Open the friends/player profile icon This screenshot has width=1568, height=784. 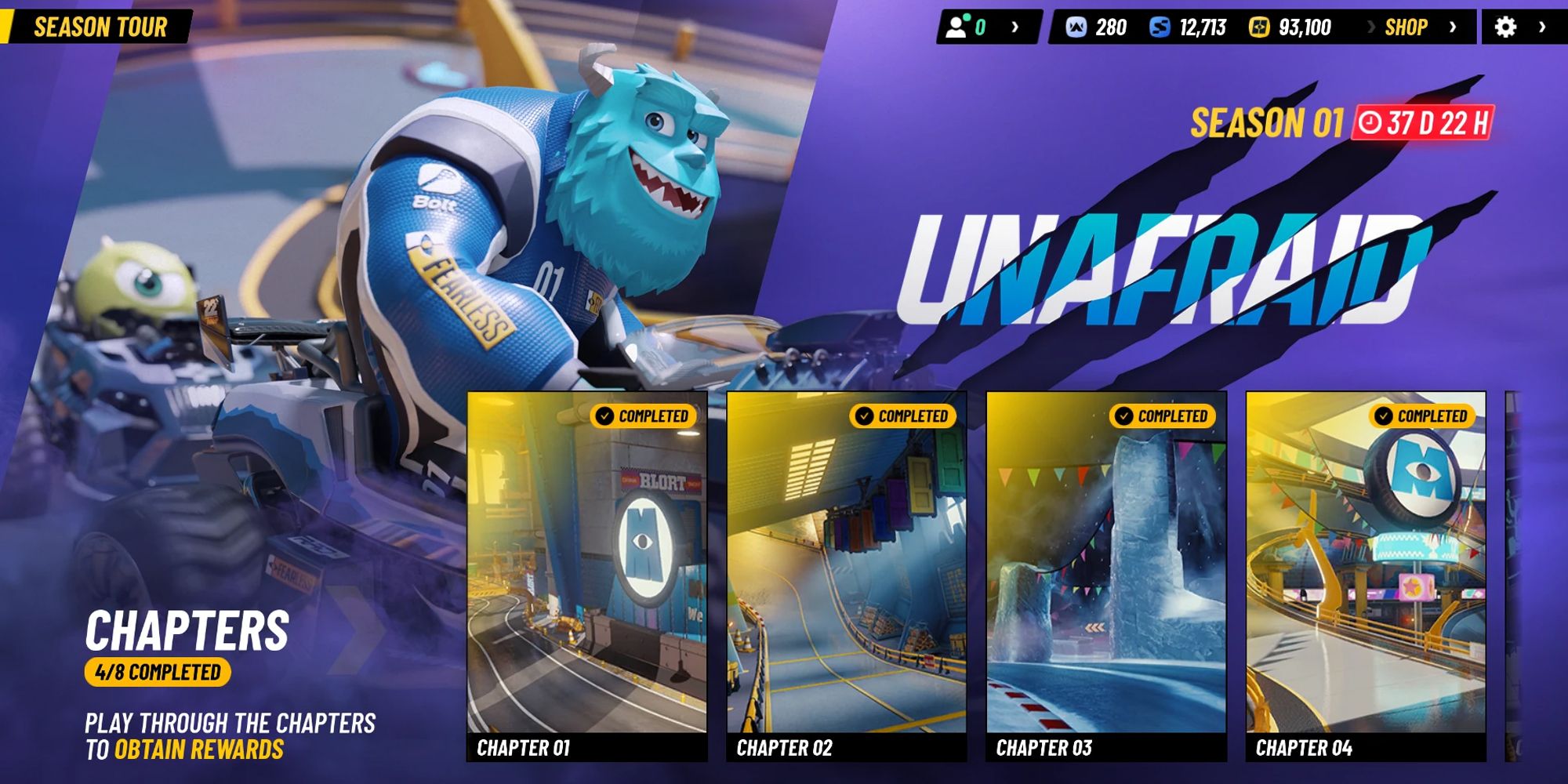956,27
